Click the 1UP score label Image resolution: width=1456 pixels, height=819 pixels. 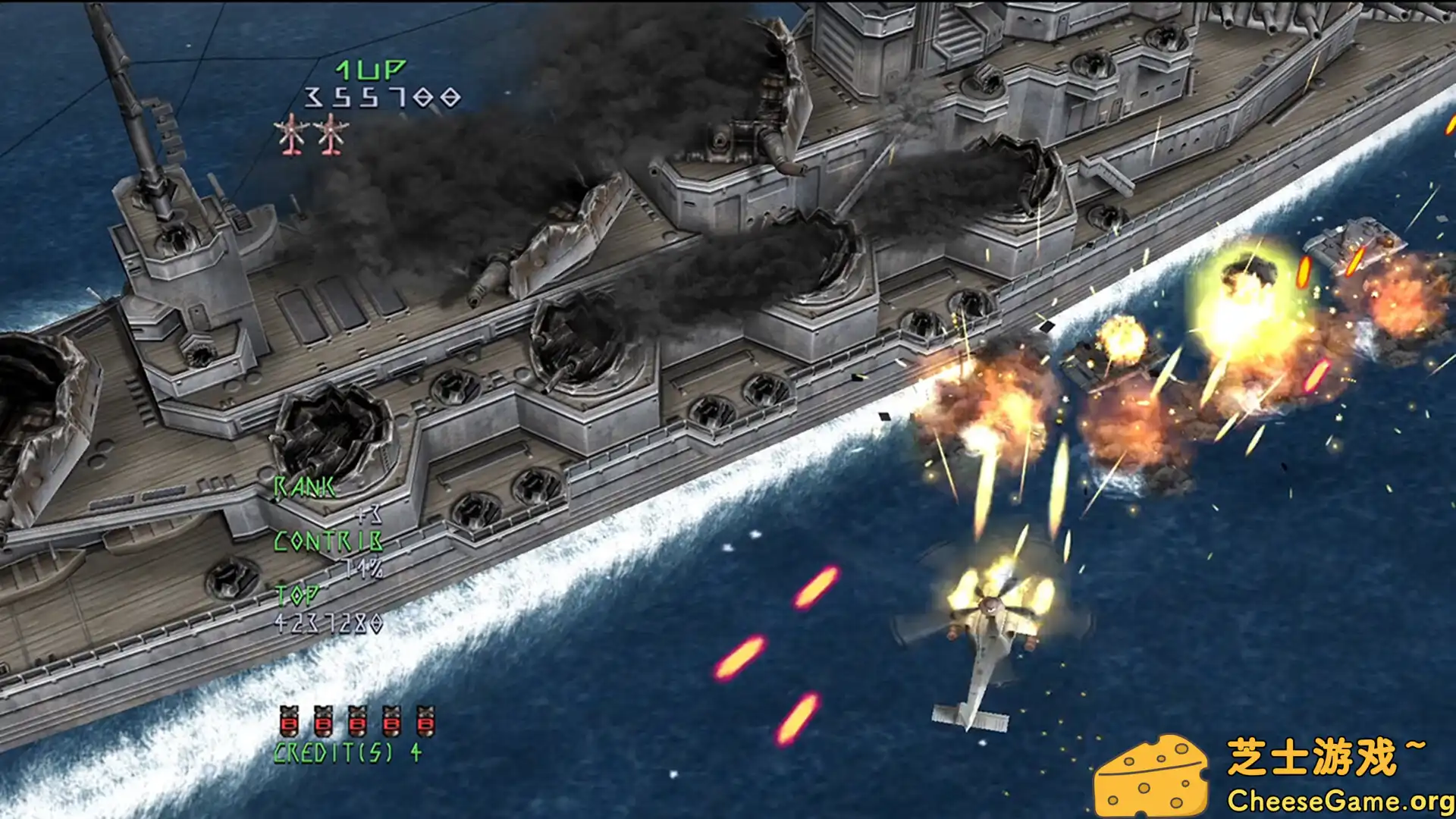pos(369,68)
